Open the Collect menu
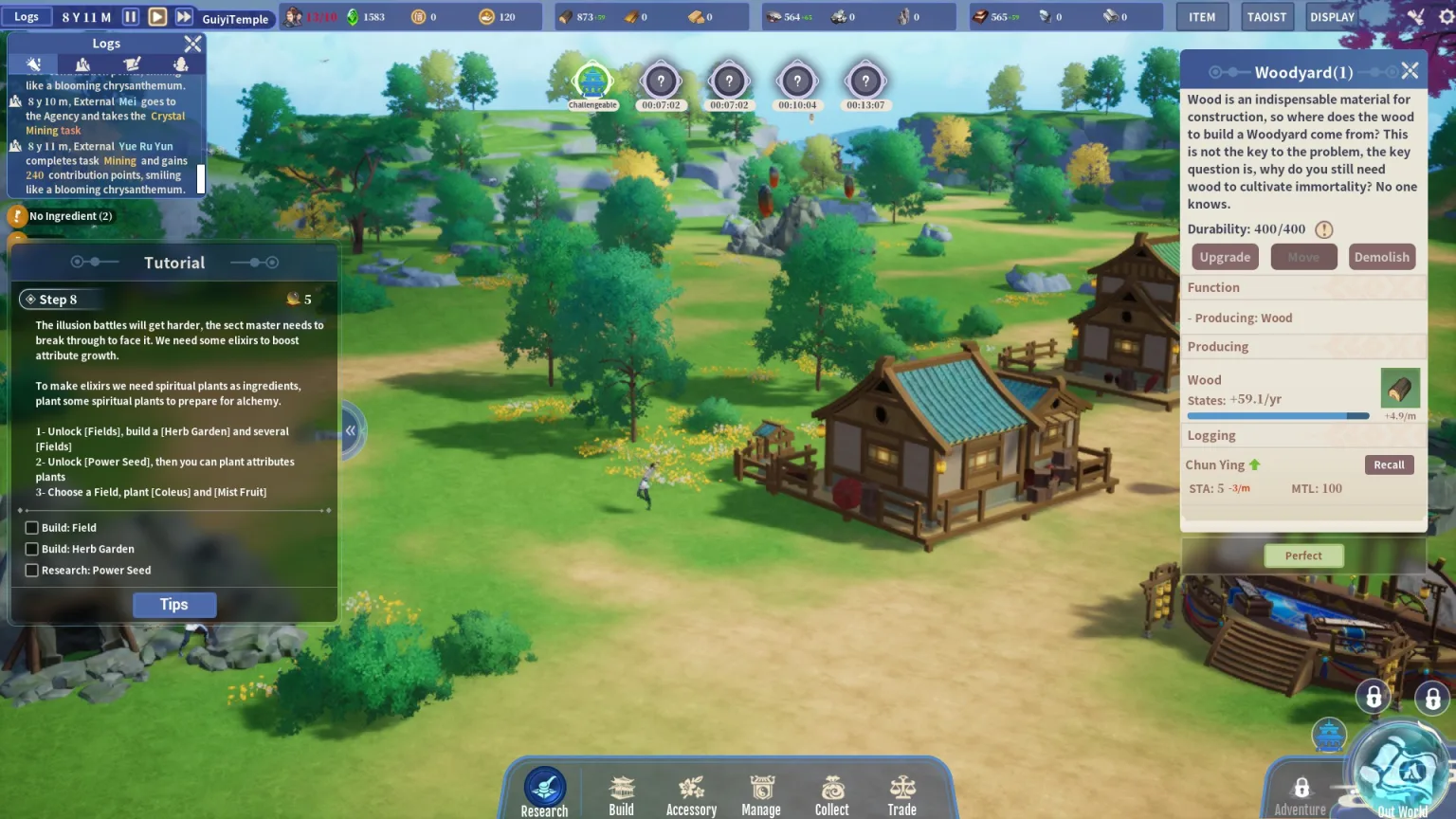1456x819 pixels. pos(832,794)
